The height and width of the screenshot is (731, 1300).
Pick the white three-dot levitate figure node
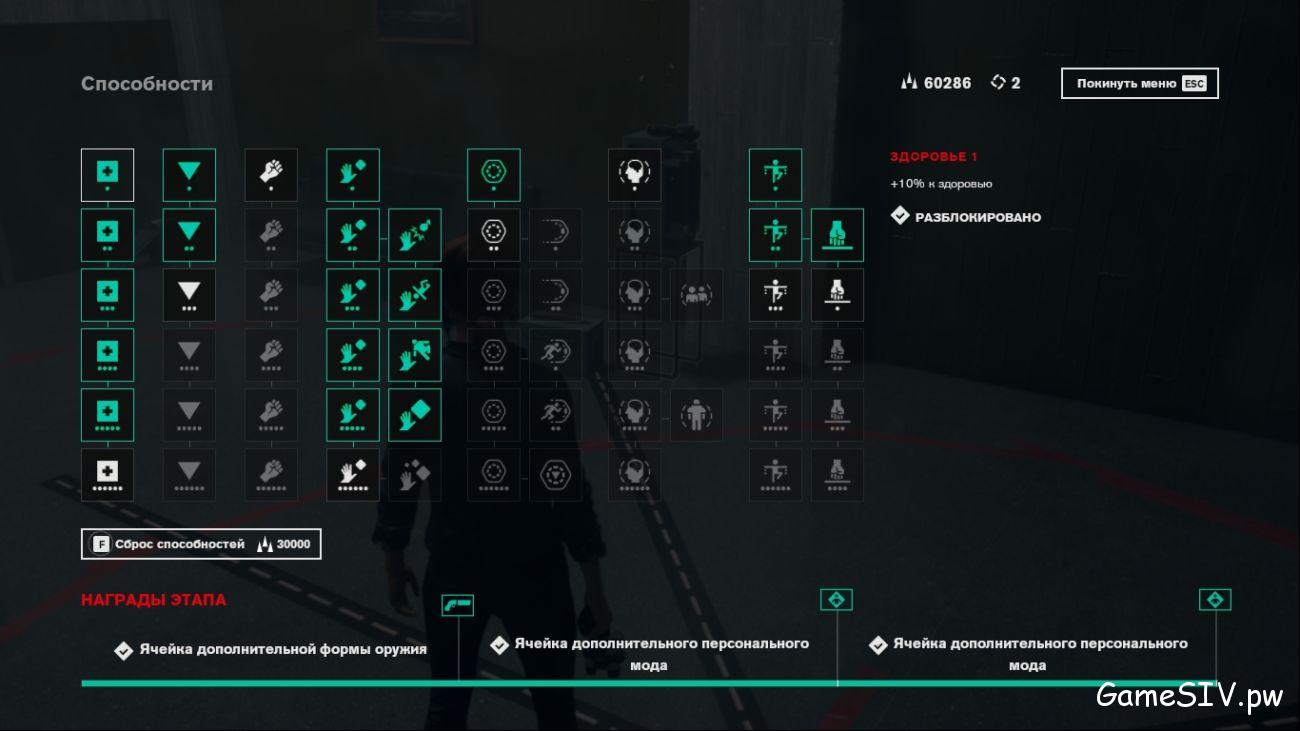(x=775, y=295)
